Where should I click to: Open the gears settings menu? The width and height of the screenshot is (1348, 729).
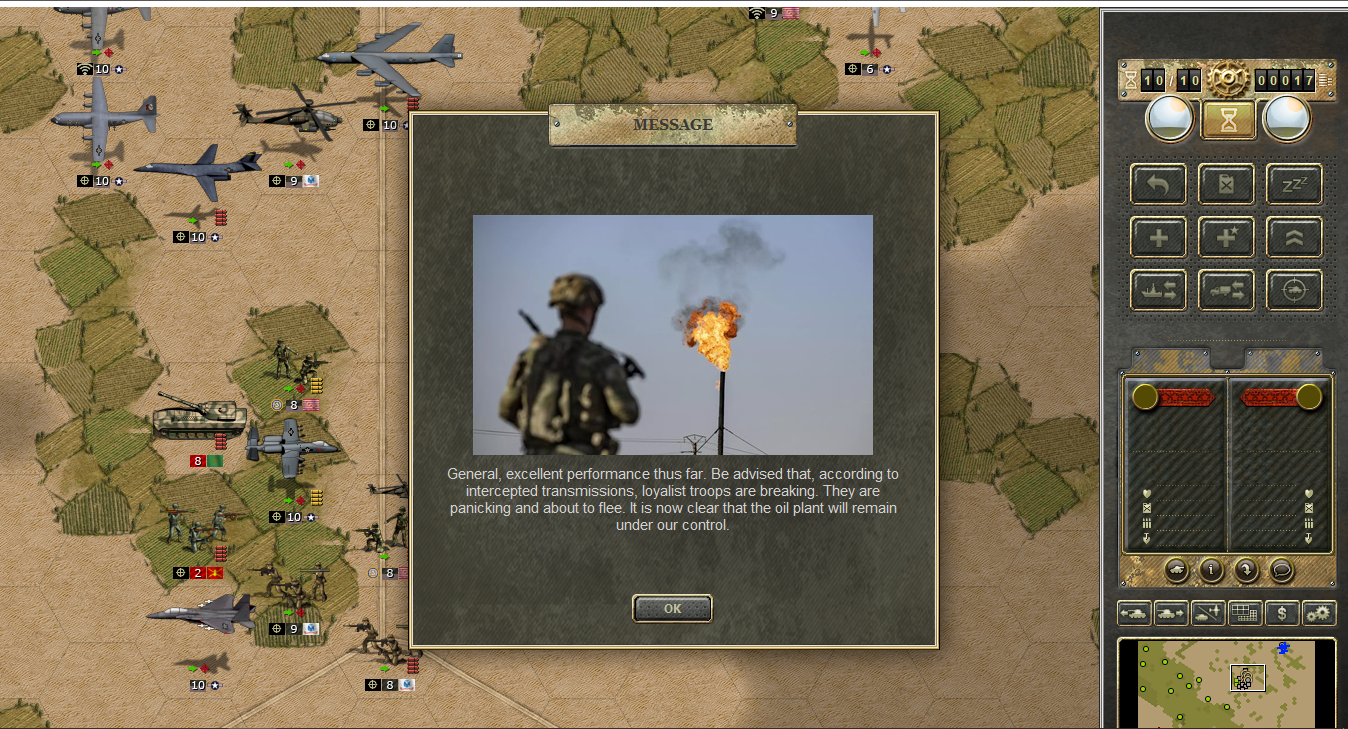(1319, 613)
